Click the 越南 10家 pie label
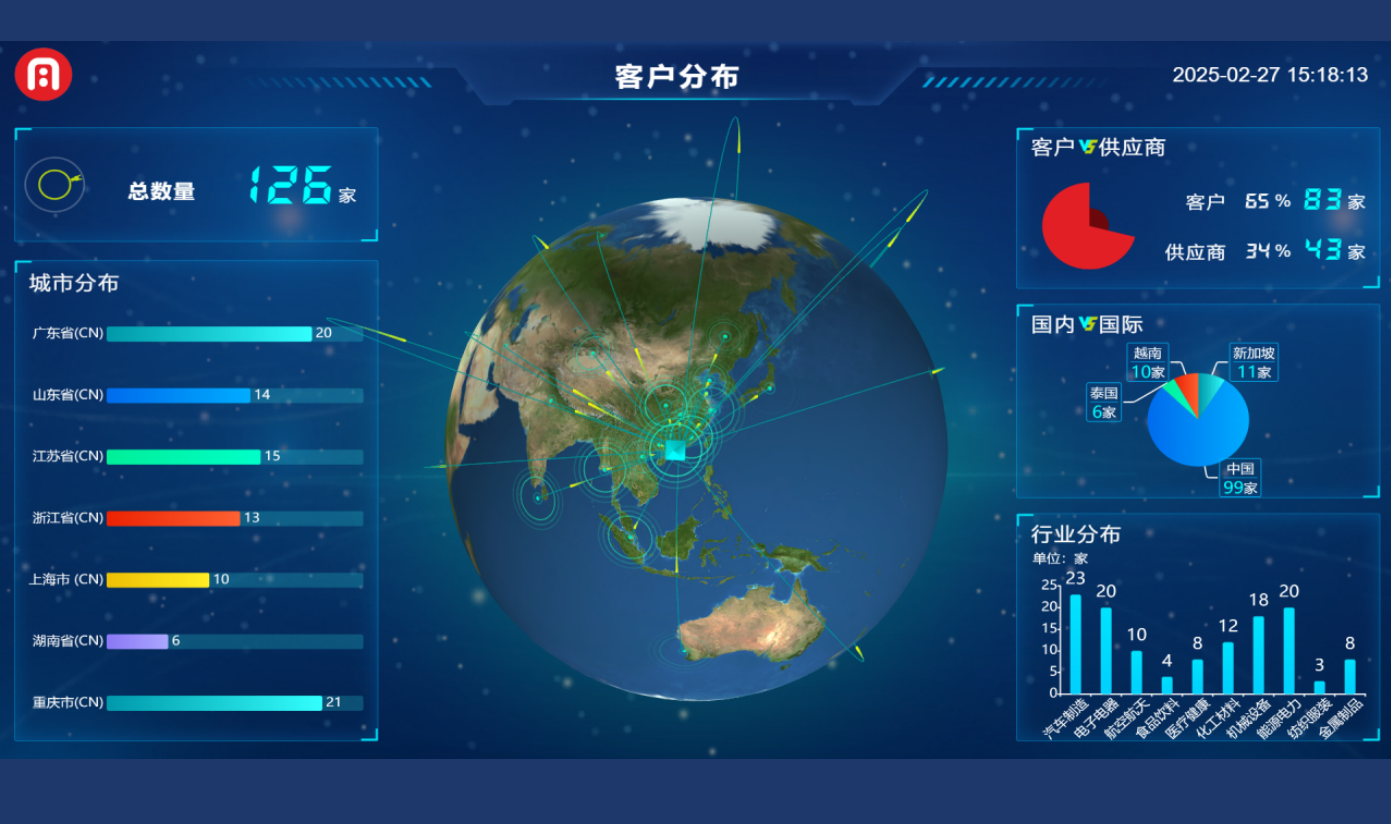The image size is (1391, 824). tap(1148, 363)
